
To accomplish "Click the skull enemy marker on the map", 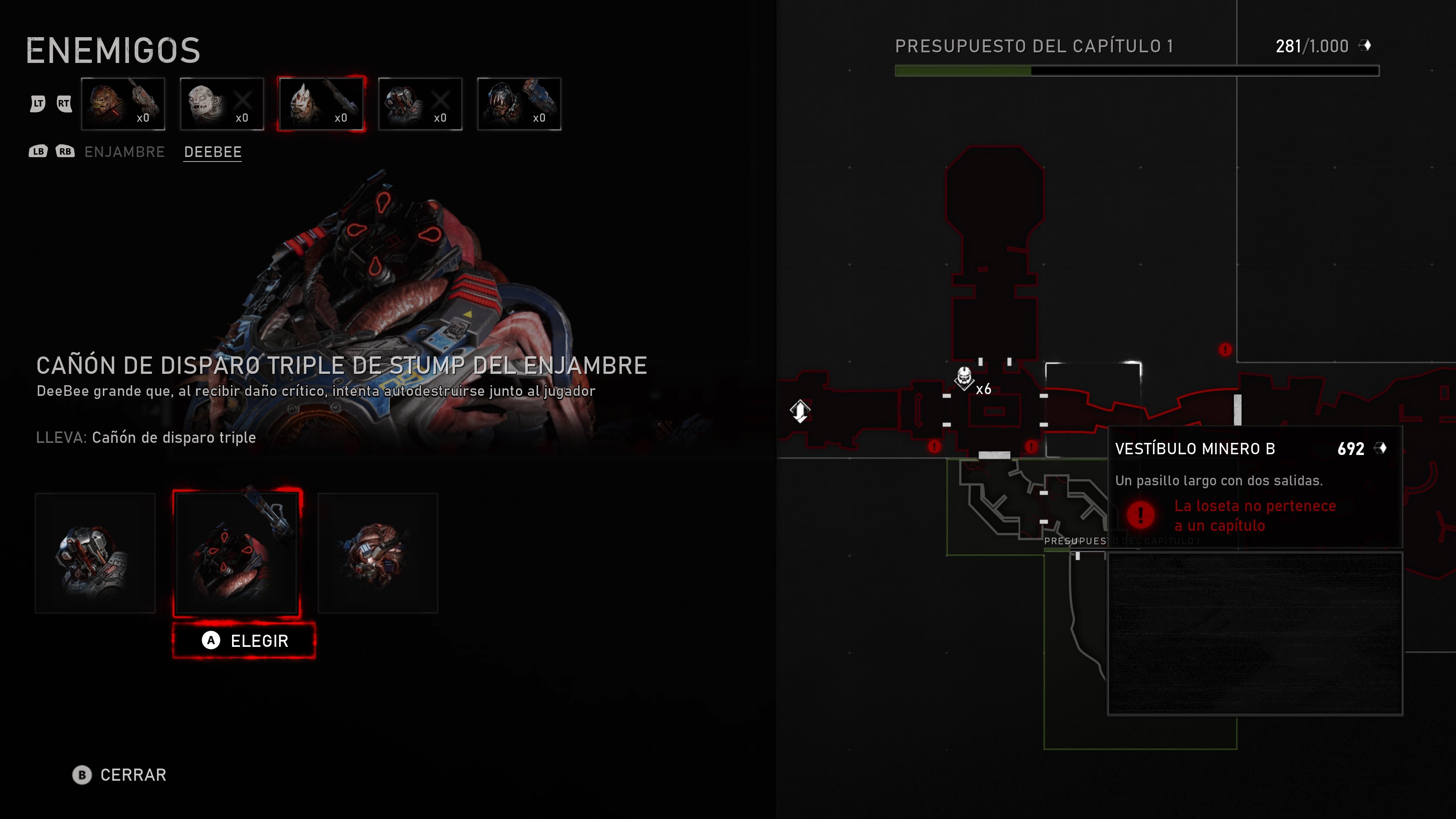I will (964, 377).
